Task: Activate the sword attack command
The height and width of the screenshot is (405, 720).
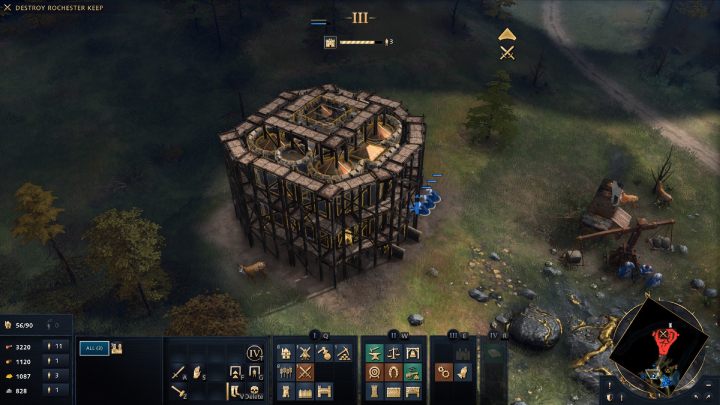Action: click(179, 372)
